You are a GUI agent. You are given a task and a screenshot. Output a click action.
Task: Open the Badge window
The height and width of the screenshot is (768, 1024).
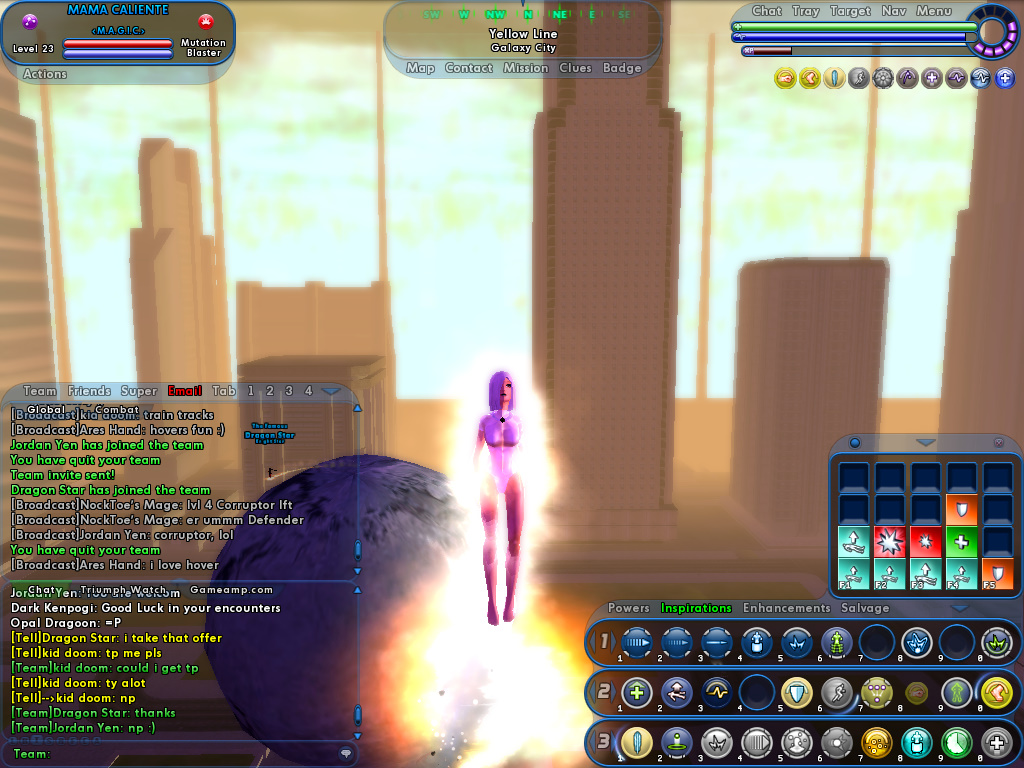pos(622,68)
